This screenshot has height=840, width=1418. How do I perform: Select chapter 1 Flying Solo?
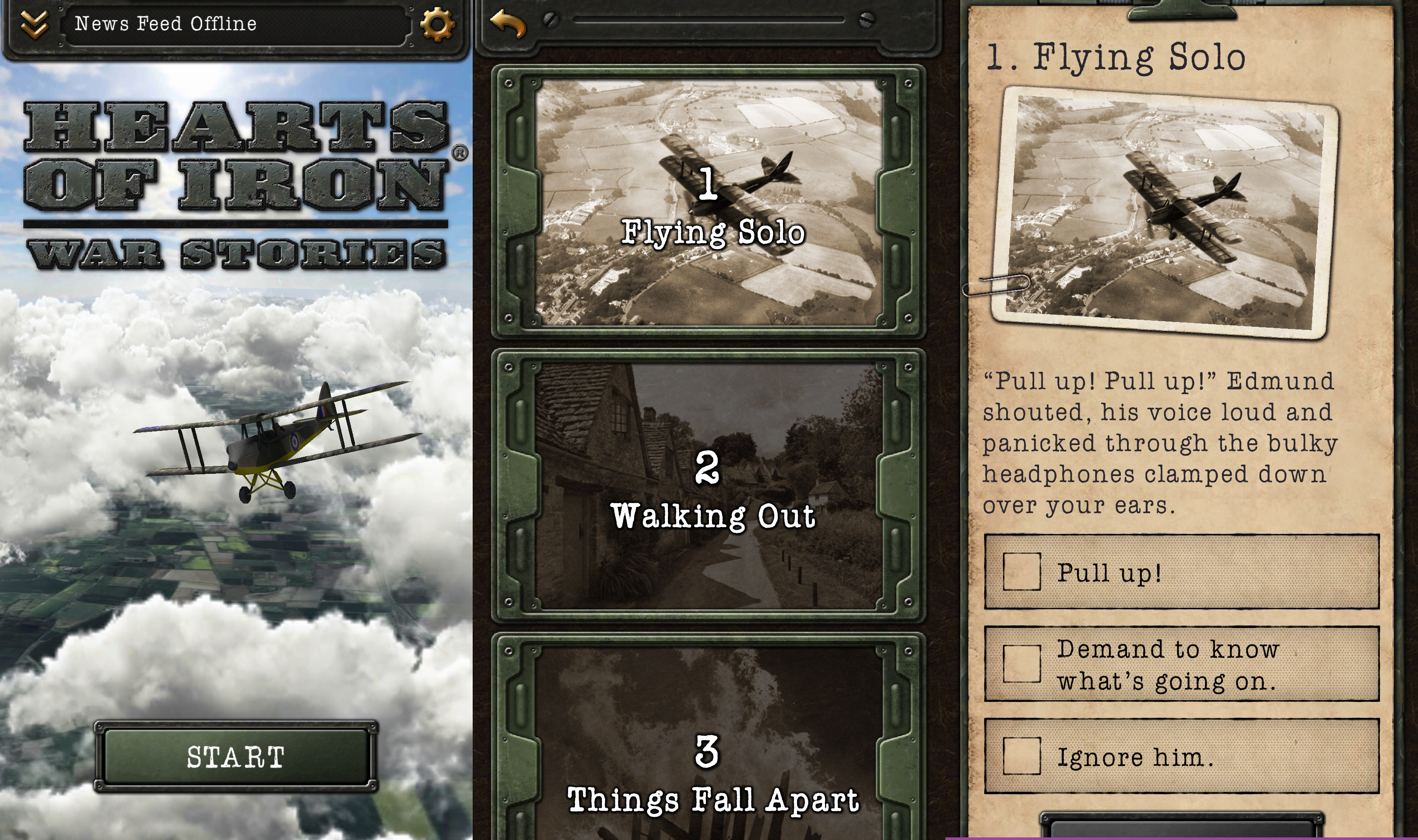pyautogui.click(x=708, y=203)
